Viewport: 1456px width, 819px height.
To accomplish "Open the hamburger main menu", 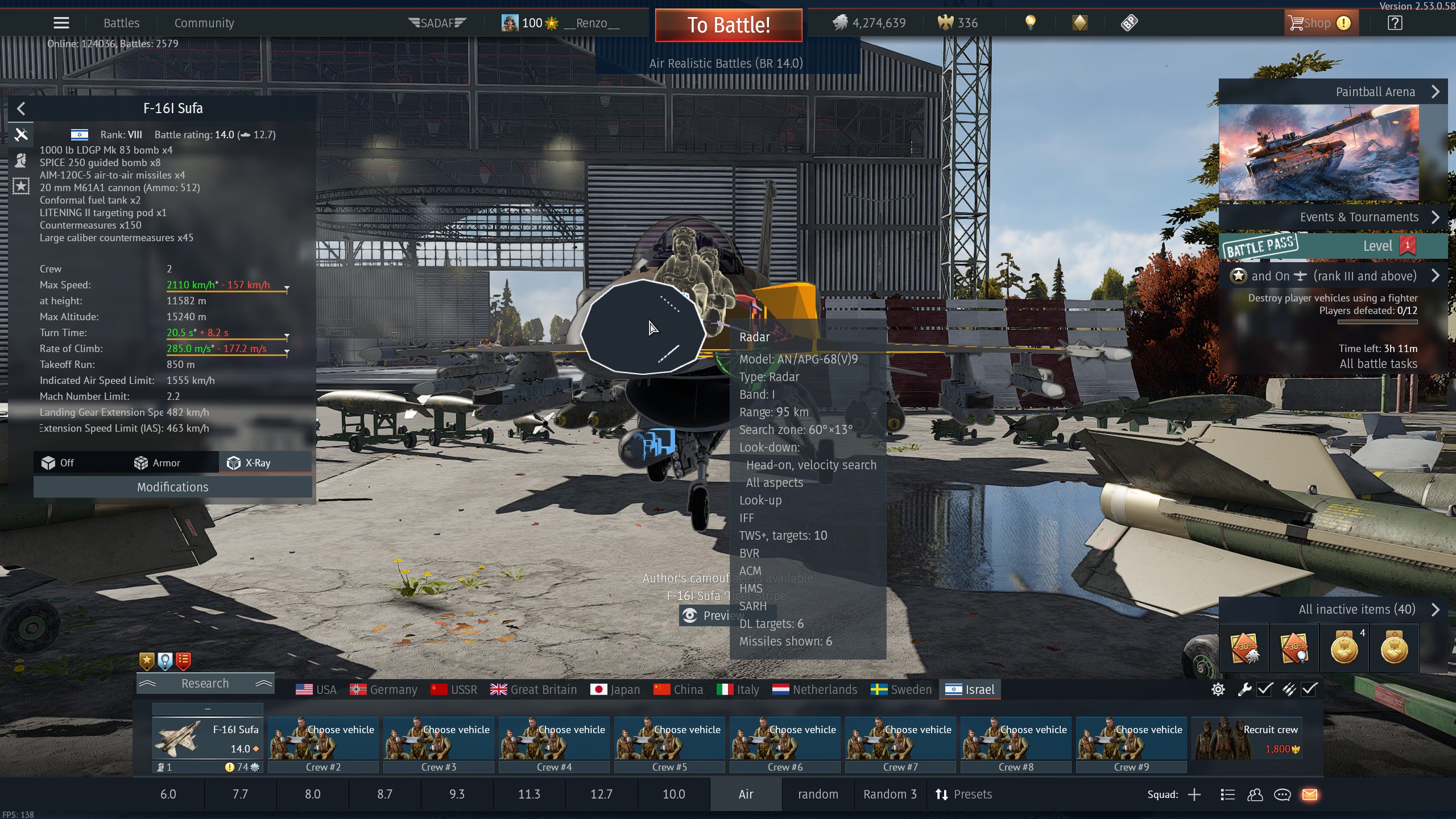I will point(61,23).
